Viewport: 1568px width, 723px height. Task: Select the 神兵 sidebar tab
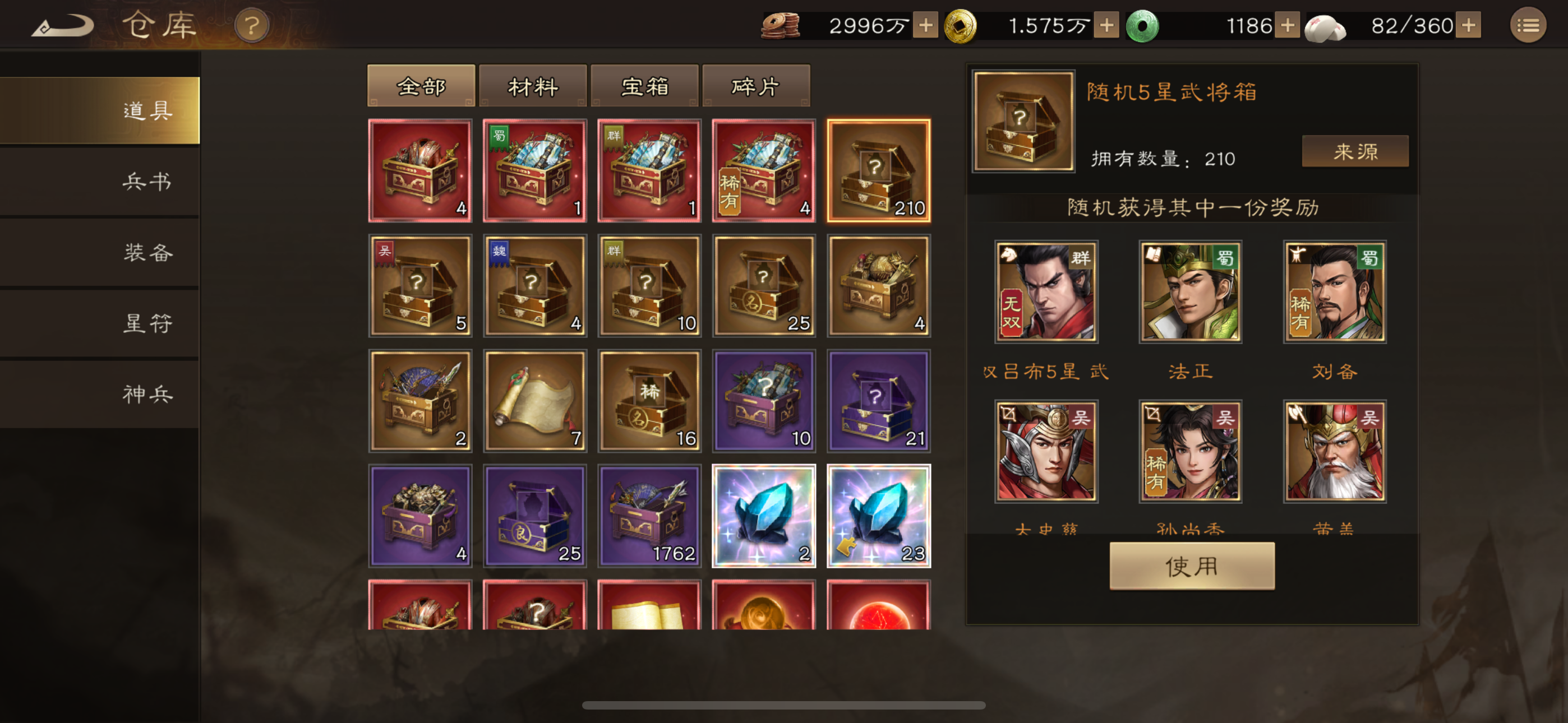pos(148,395)
